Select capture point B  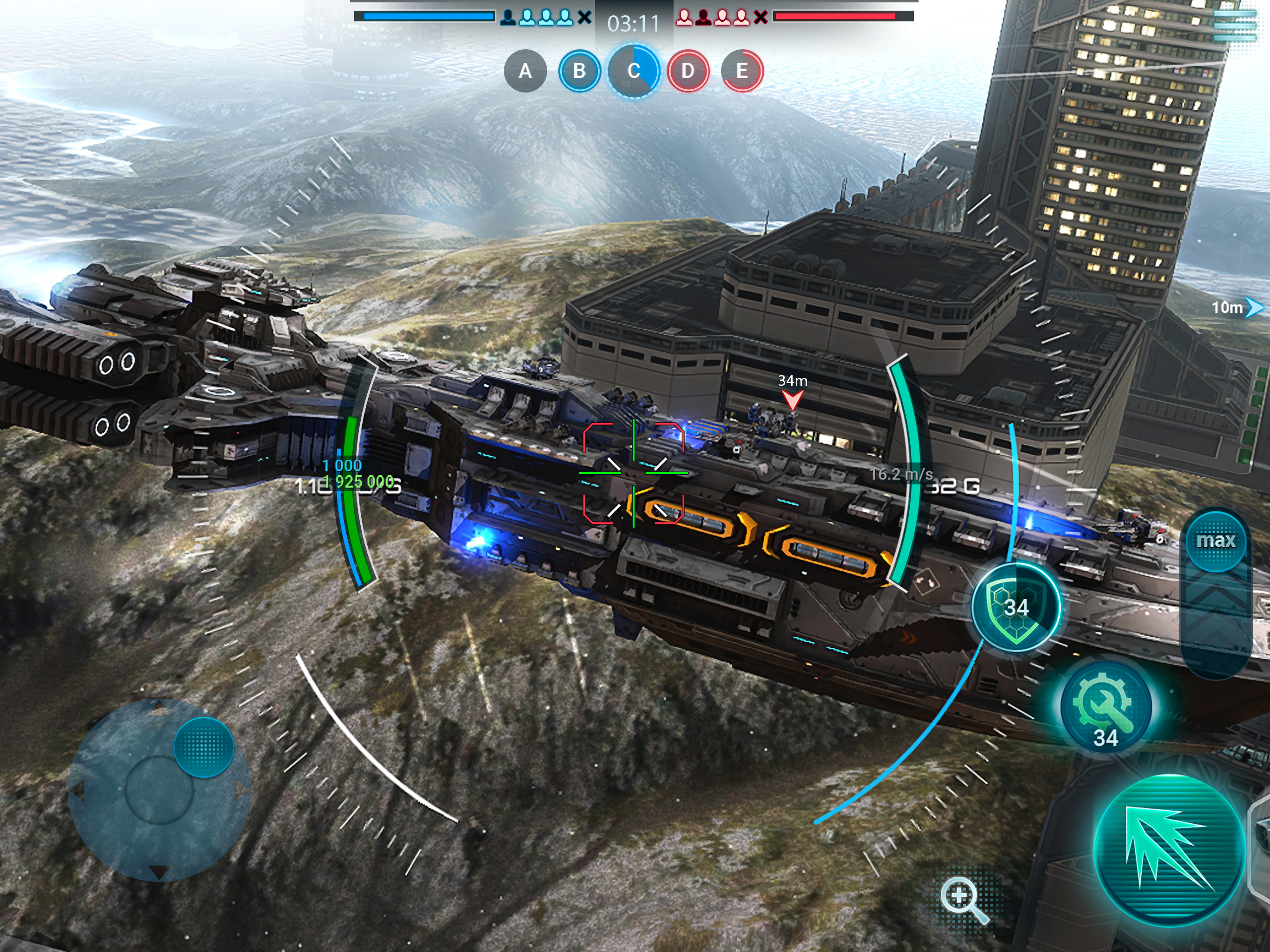(x=579, y=71)
